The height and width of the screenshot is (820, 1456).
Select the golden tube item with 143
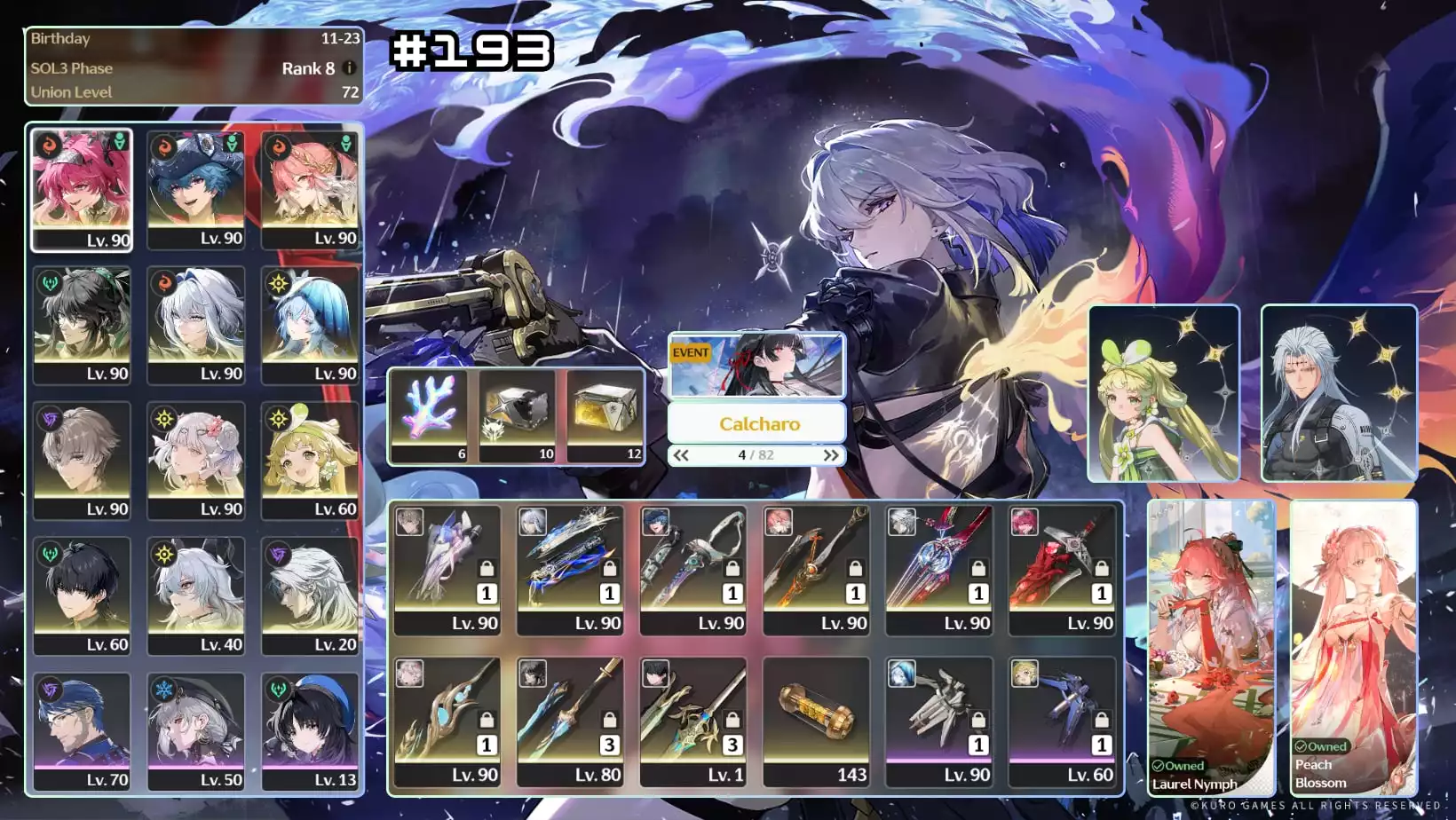point(816,721)
